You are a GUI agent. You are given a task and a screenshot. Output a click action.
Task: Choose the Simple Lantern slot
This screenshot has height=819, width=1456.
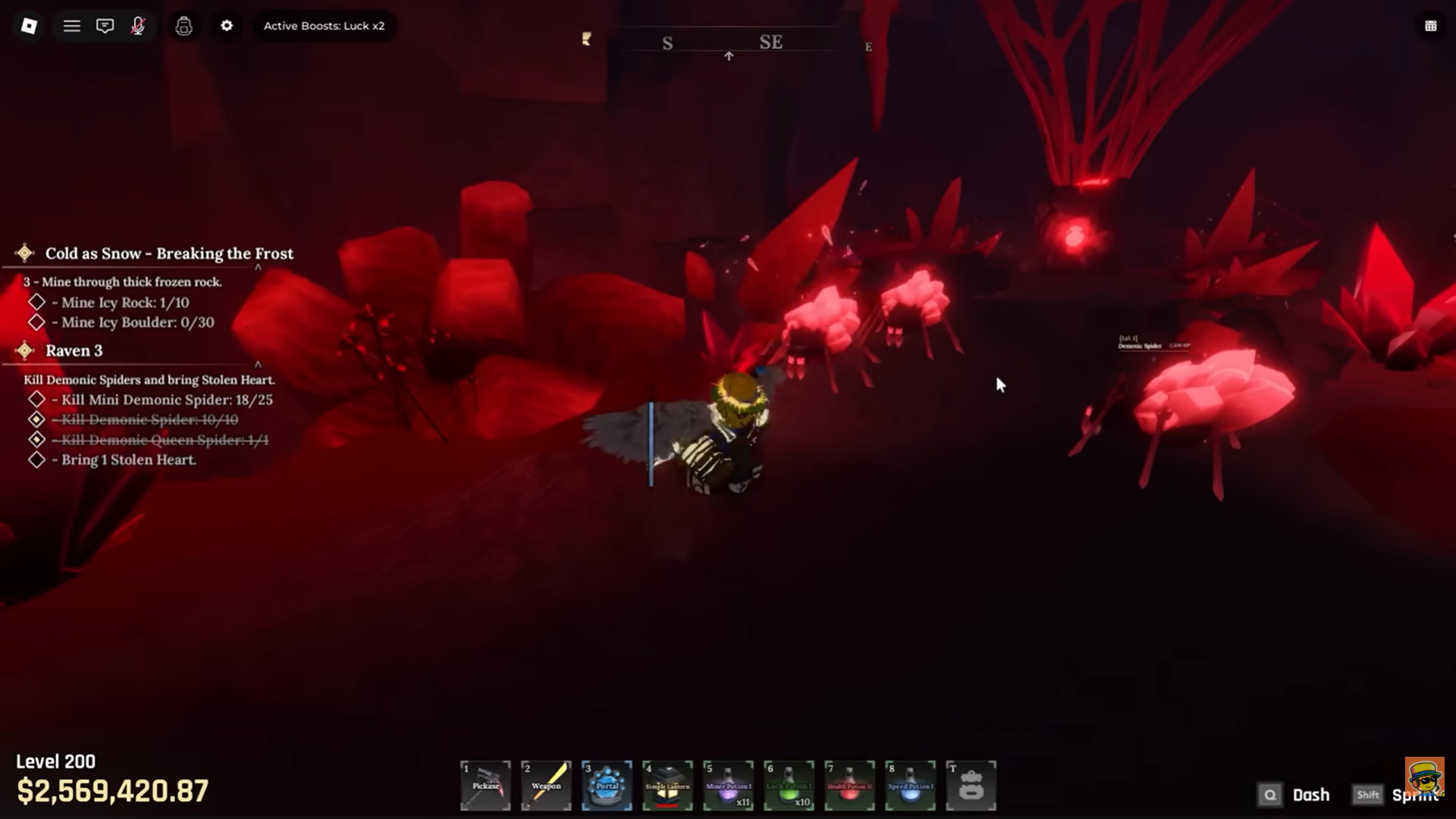pos(667,785)
